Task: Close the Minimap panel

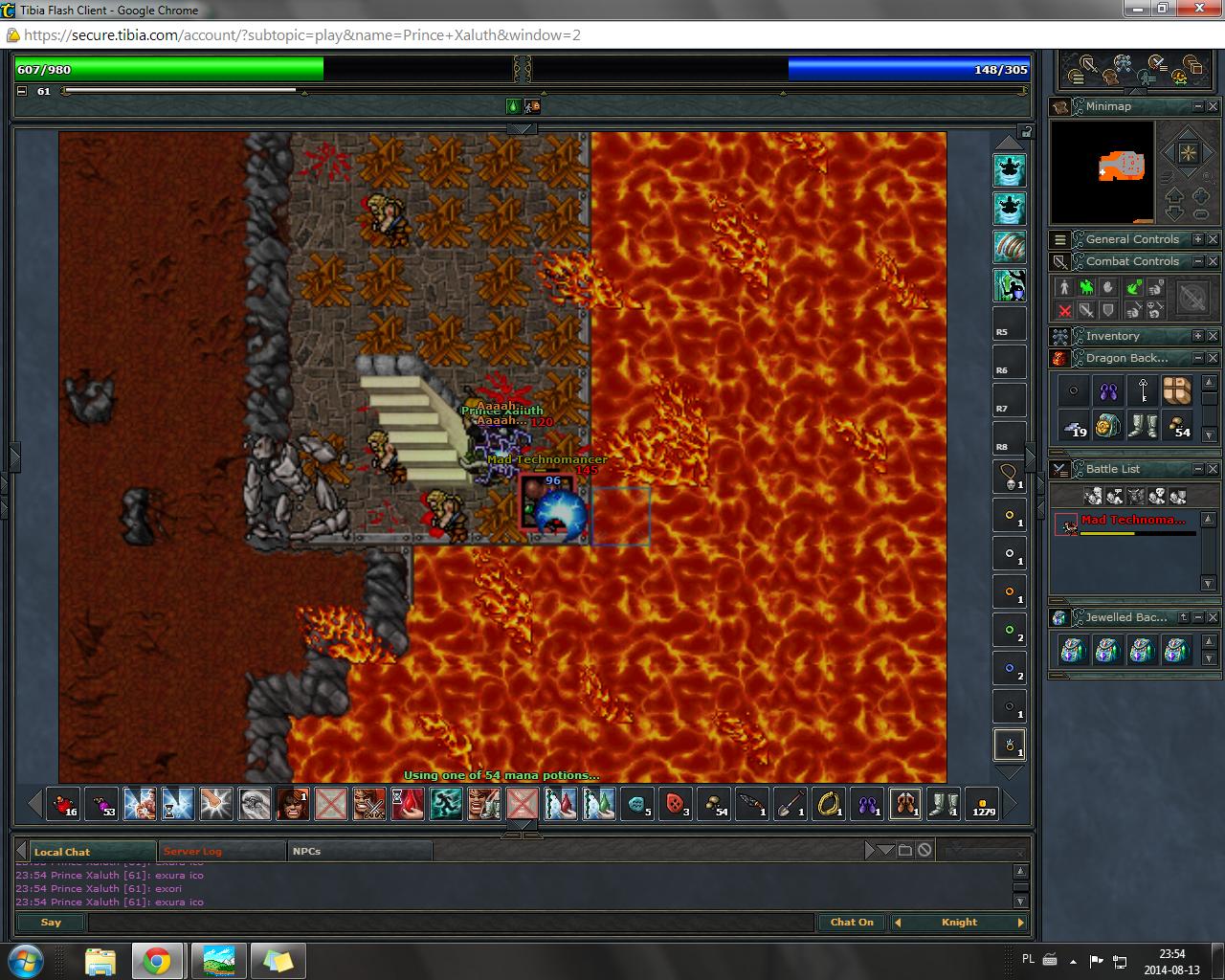Action: [x=1213, y=106]
